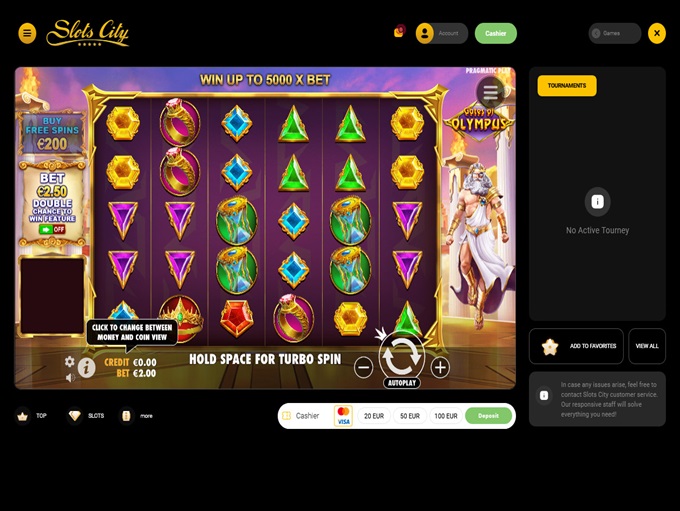Image resolution: width=680 pixels, height=511 pixels.
Task: Open the Slots City side menu
Action: coord(27,33)
